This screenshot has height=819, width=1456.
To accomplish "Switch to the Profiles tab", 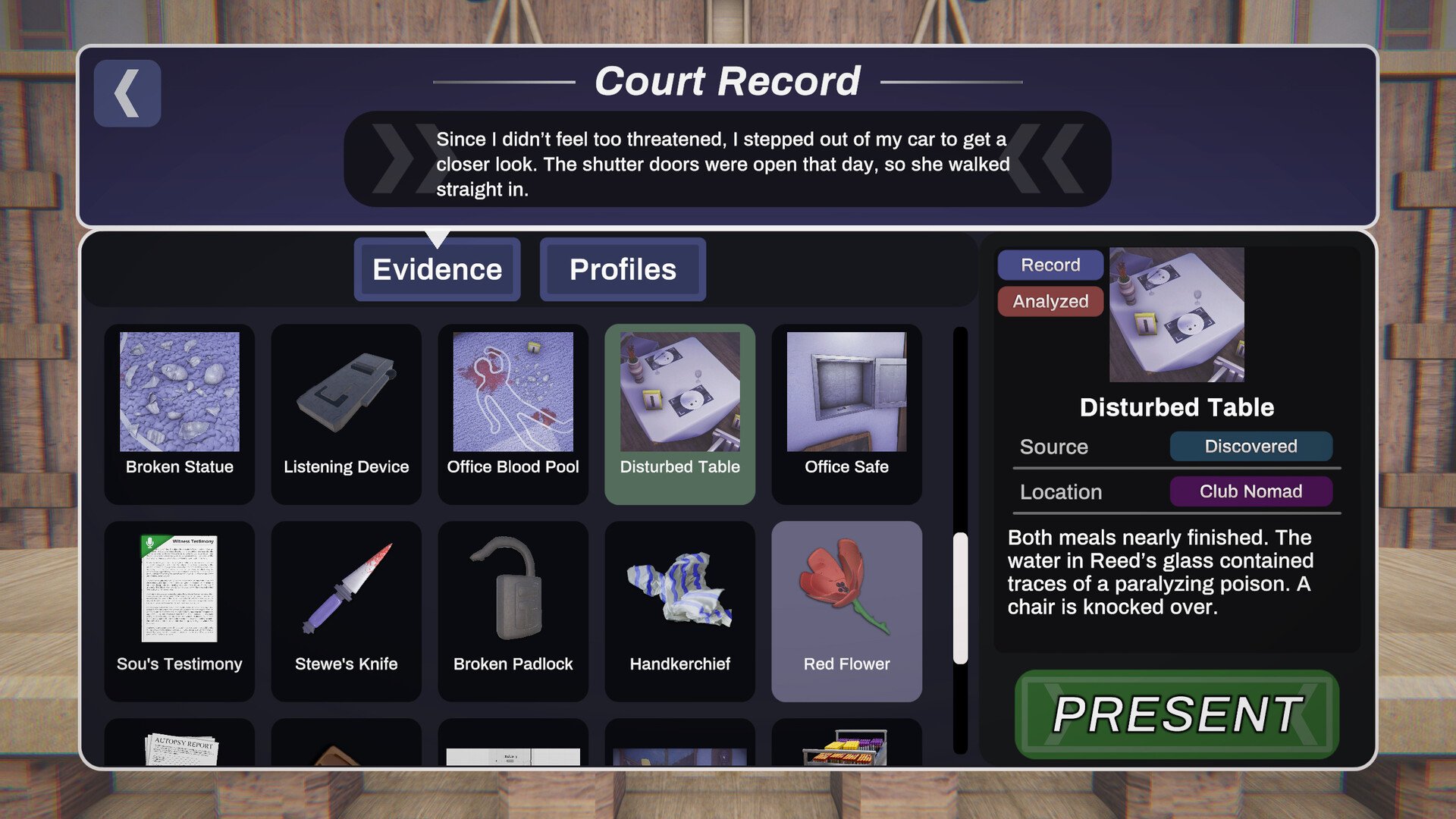I will tap(623, 269).
